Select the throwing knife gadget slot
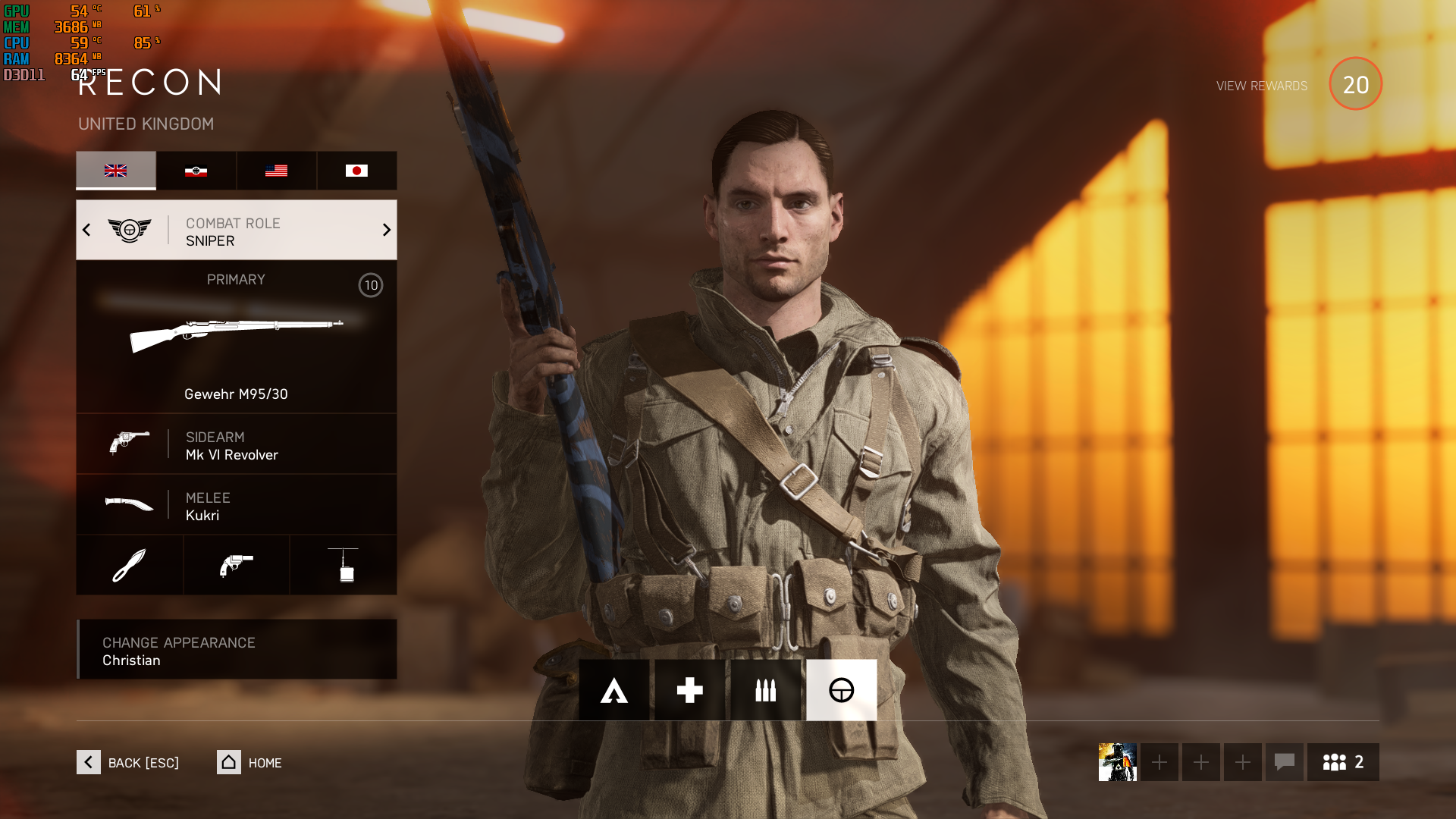1456x819 pixels. point(130,565)
